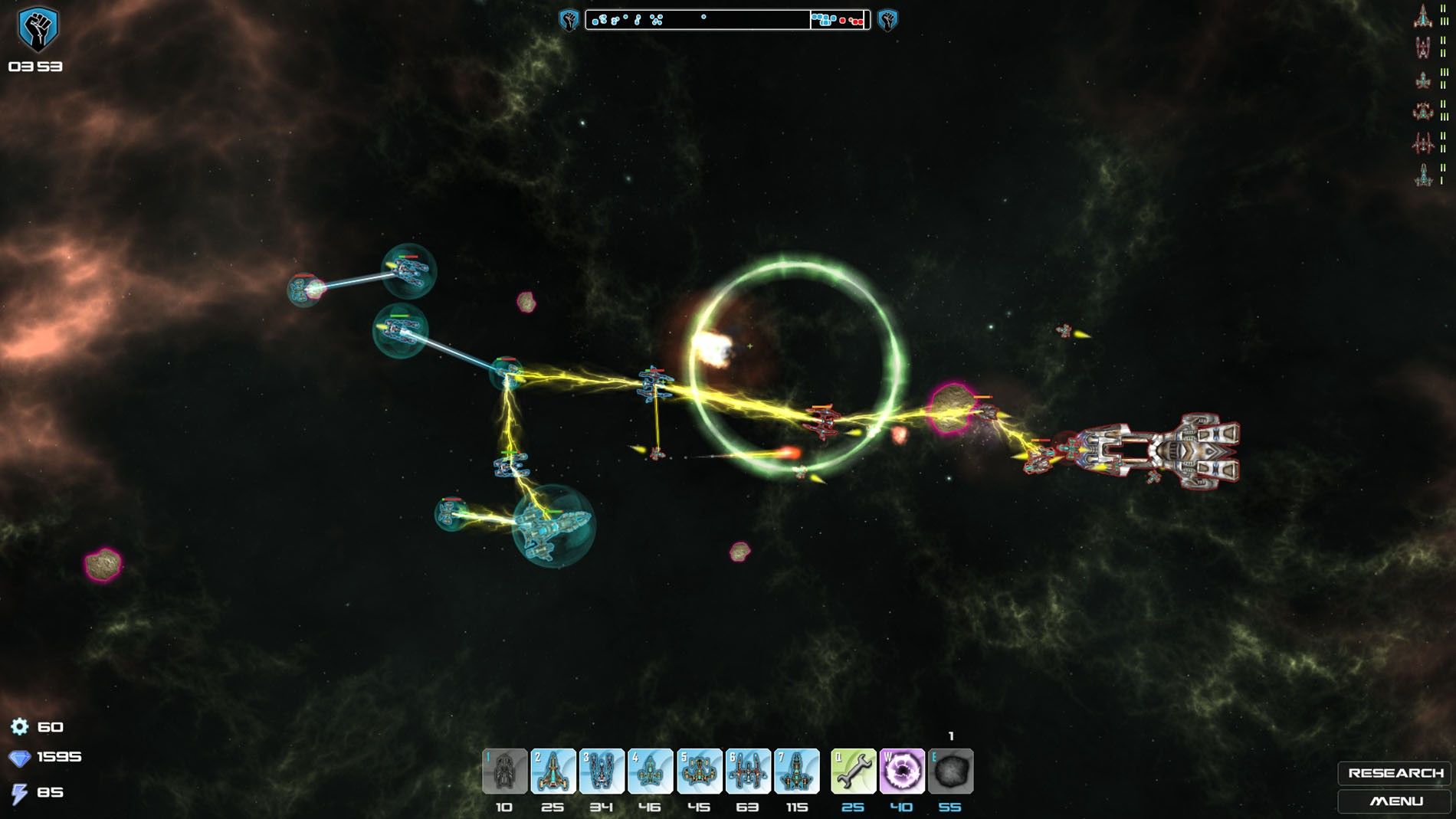Image resolution: width=1456 pixels, height=819 pixels.
Task: Activate the purple vortex ability
Action: pos(902,771)
